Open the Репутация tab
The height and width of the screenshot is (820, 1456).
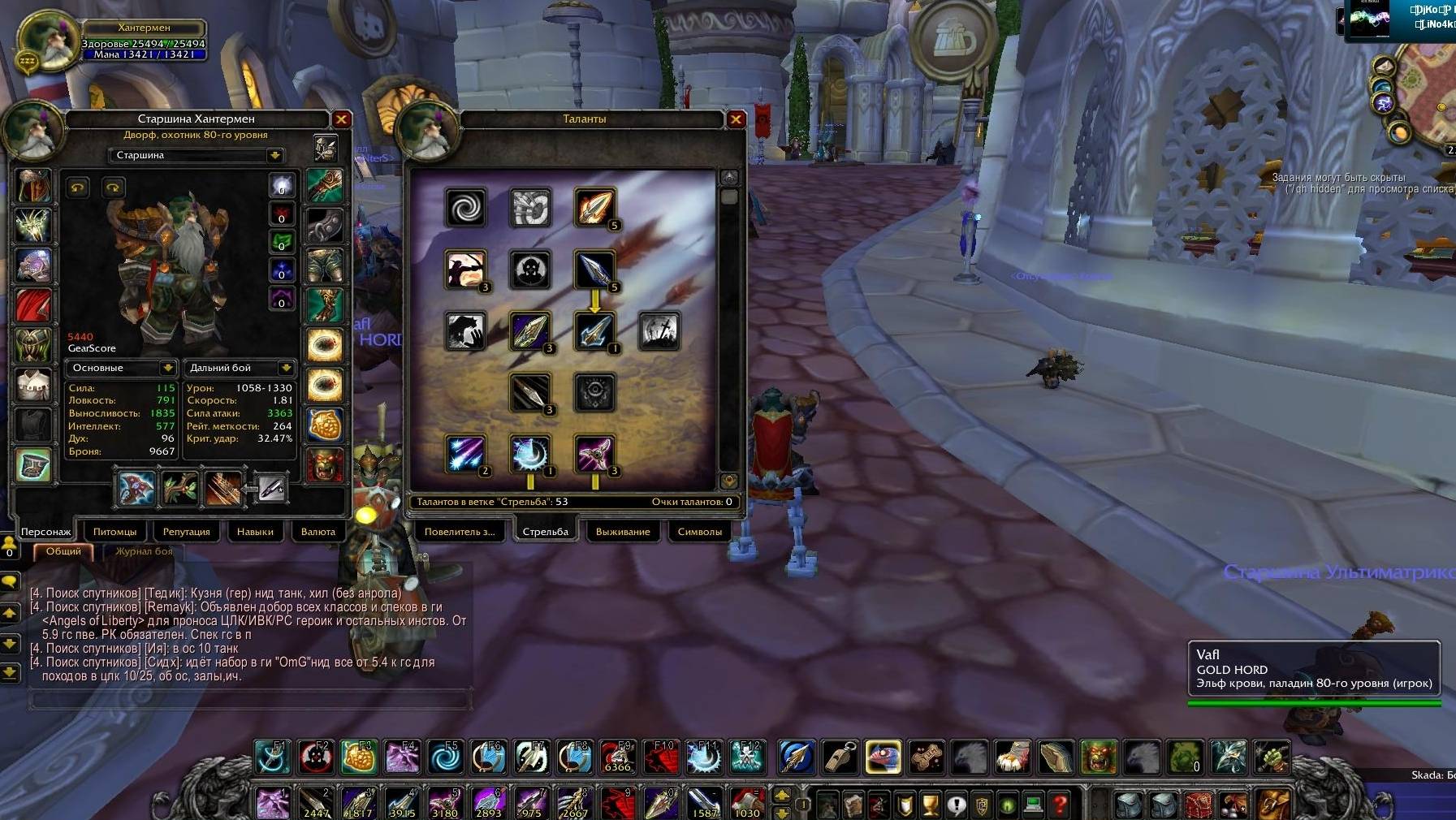point(186,532)
